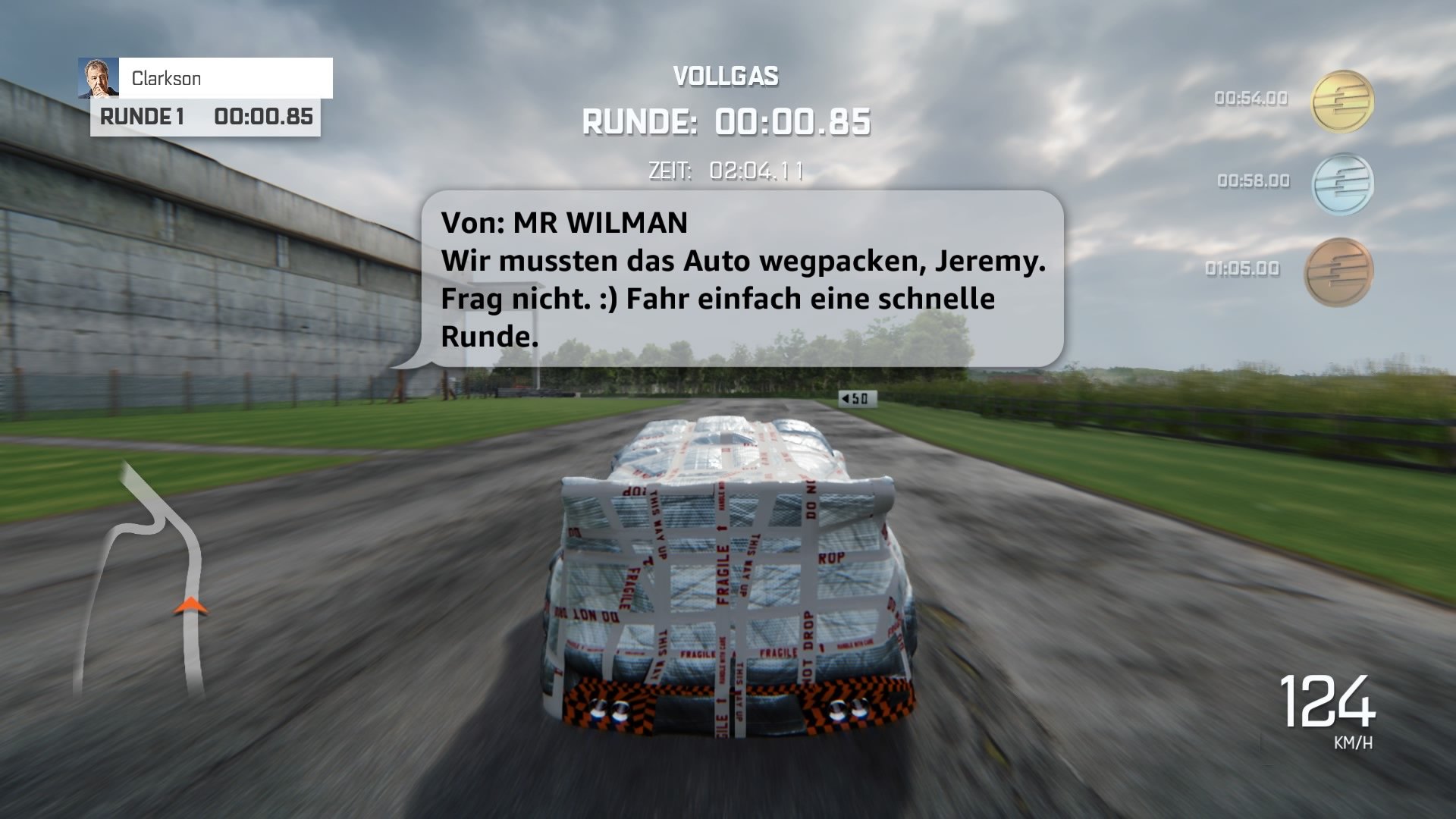Click the orange player arrow on minimap
Viewport: 1456px width, 819px height.
[x=191, y=606]
